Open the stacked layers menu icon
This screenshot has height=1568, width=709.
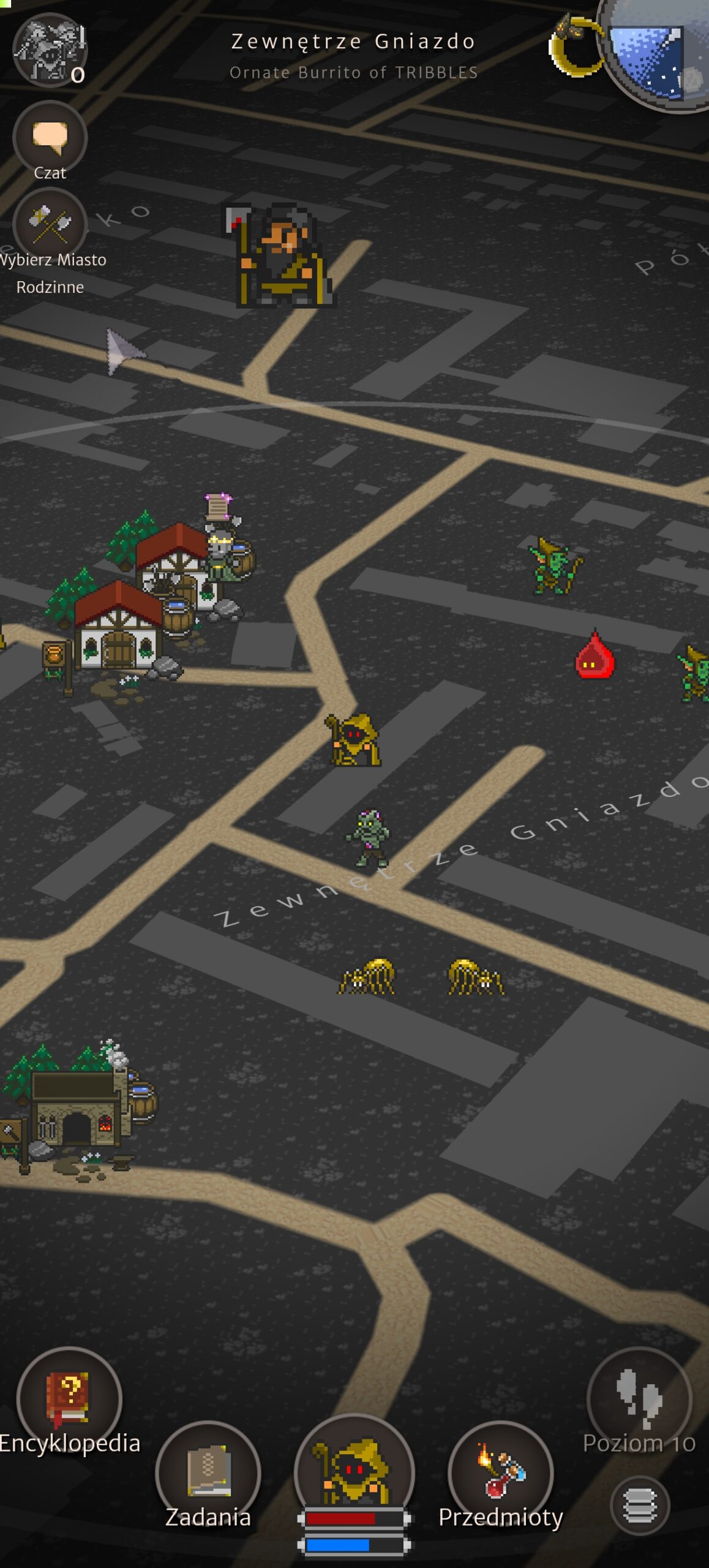pos(640,1506)
